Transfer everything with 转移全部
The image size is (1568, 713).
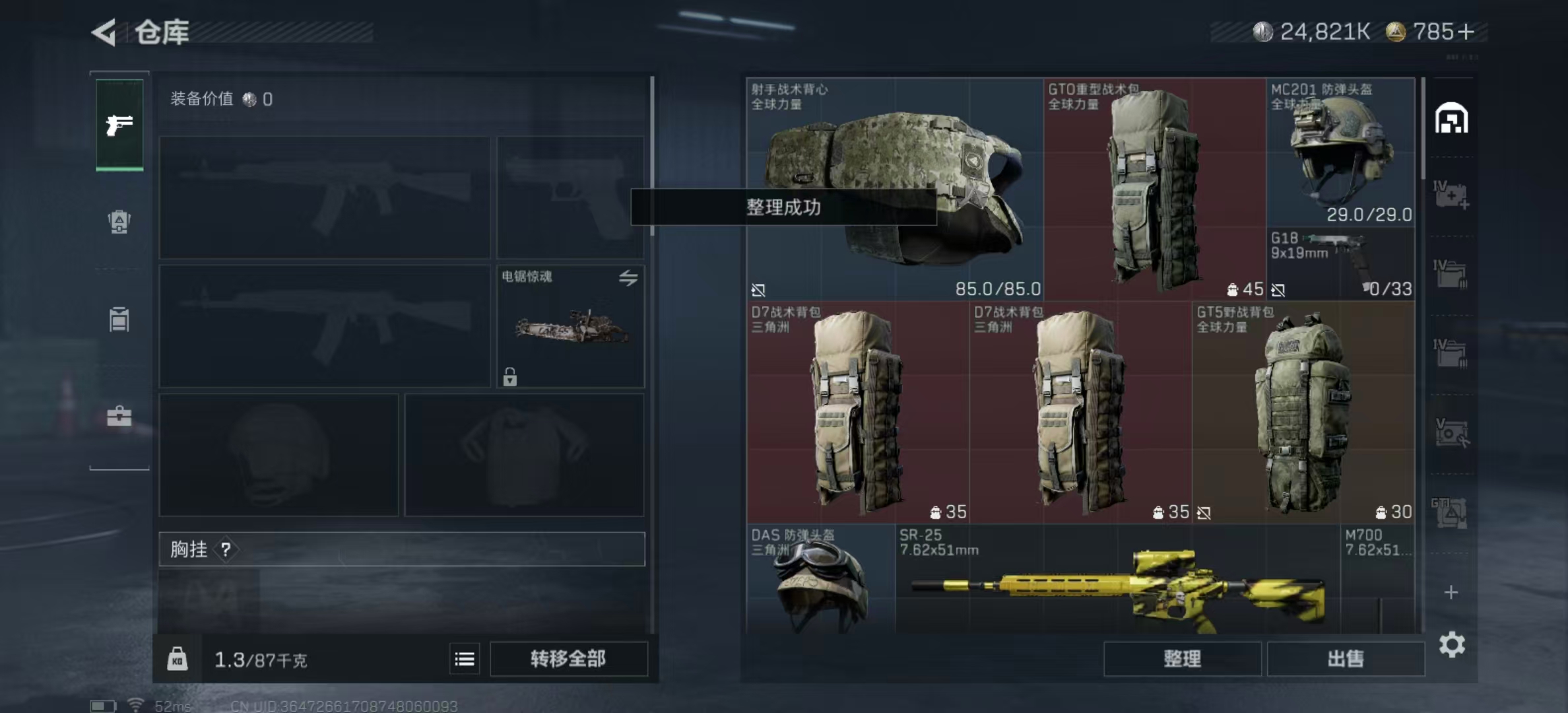point(568,658)
